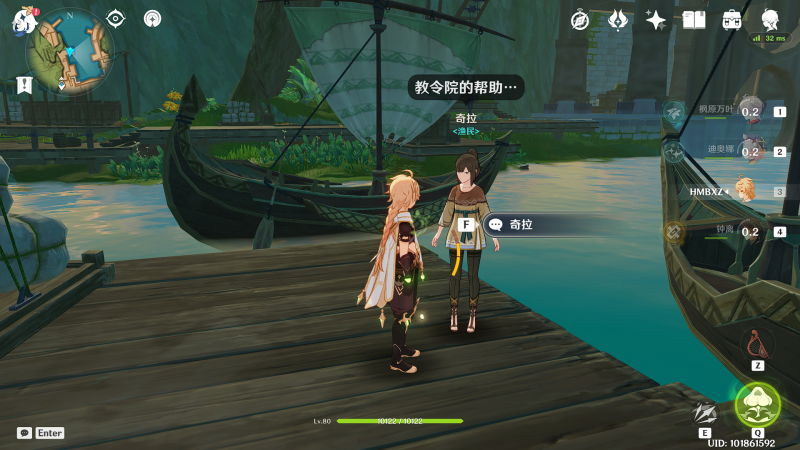Open the events icon with the winged emblem
The width and height of the screenshot is (800, 450).
pyautogui.click(x=618, y=19)
